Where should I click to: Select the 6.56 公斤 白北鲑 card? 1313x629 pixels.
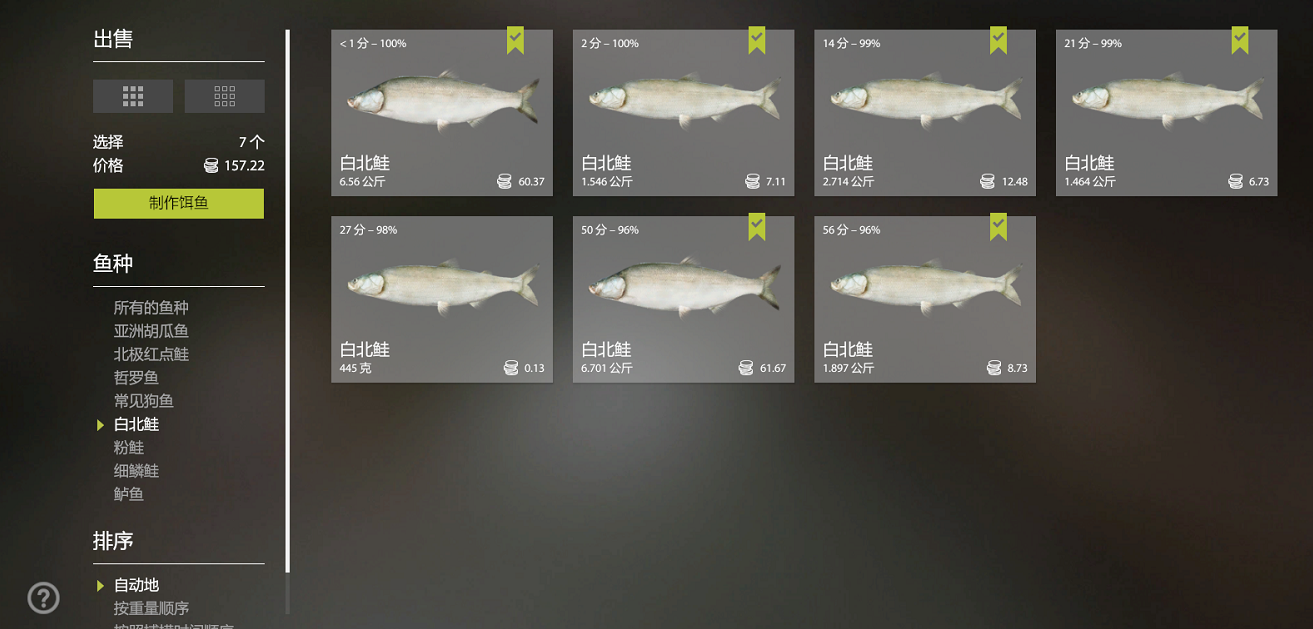pyautogui.click(x=442, y=113)
